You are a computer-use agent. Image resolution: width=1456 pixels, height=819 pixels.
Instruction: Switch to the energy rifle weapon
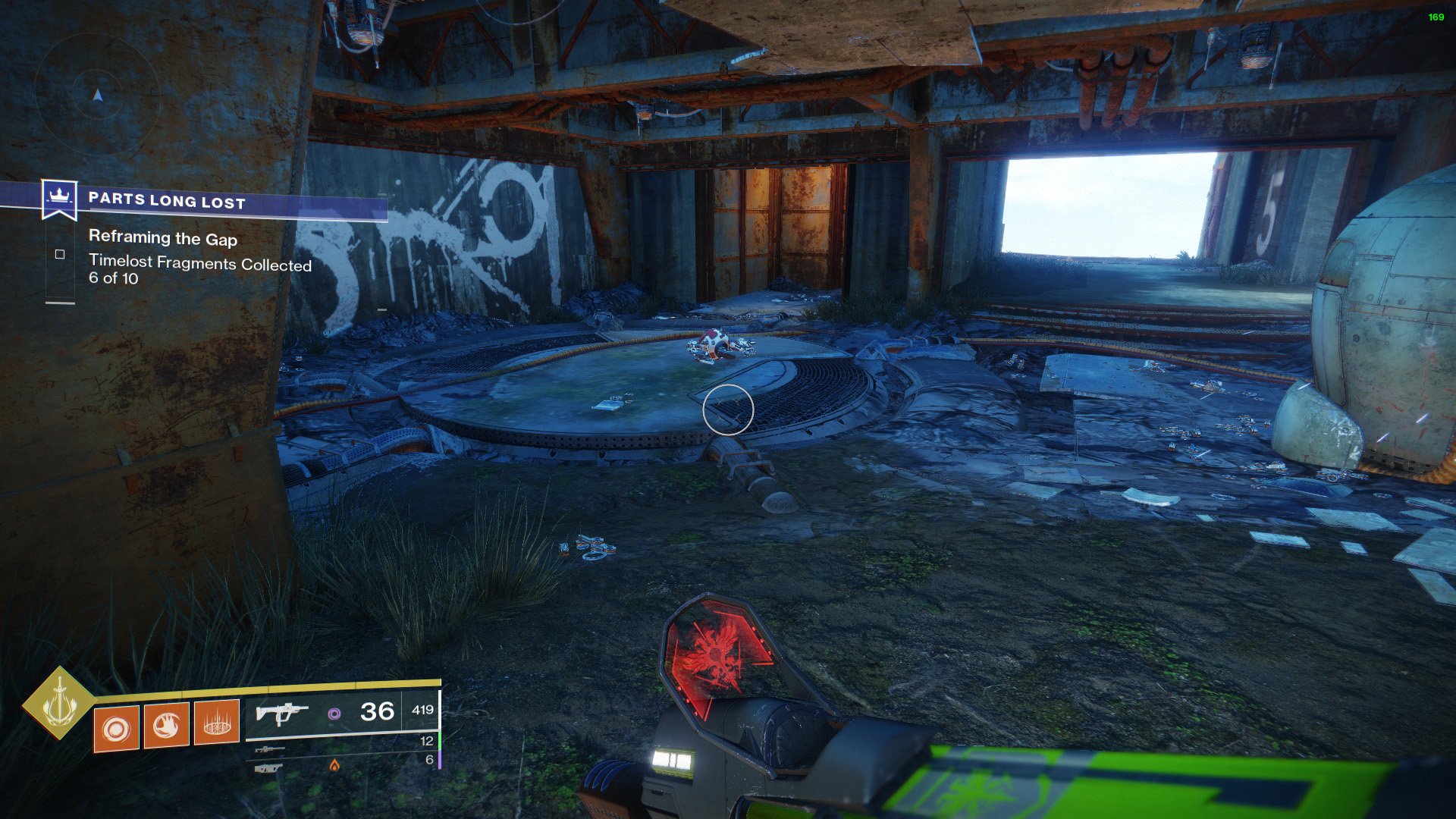point(270,749)
